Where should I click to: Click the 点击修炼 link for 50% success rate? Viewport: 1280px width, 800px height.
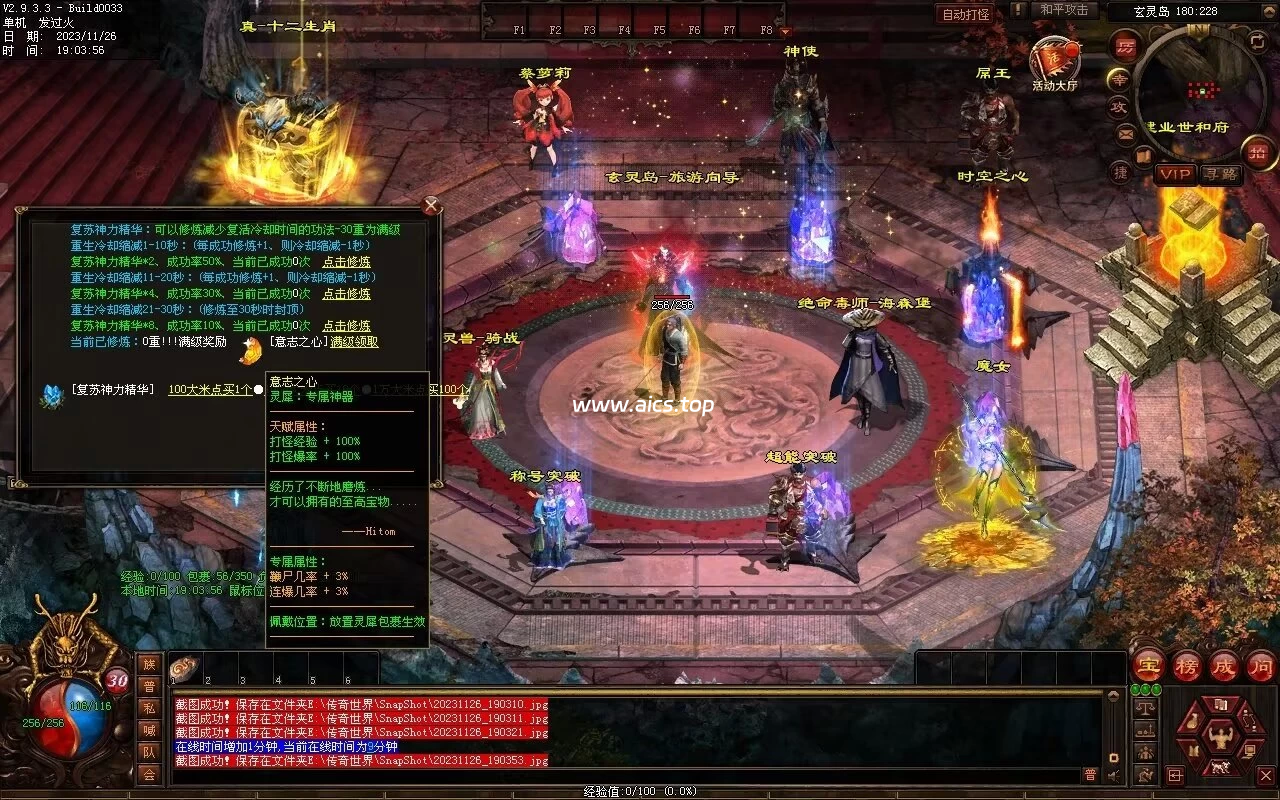coord(346,261)
